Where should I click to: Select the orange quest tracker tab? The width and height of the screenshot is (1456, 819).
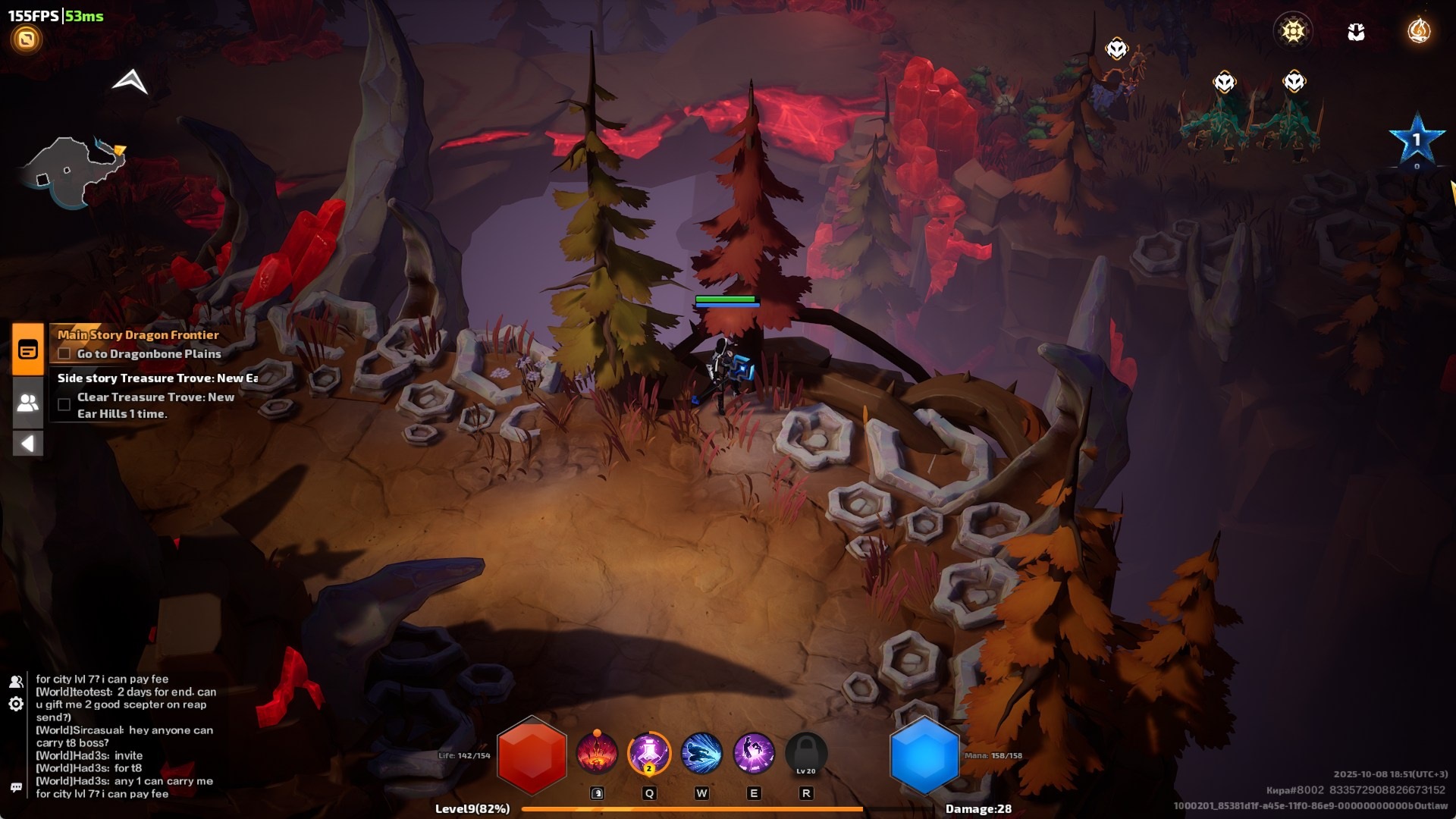pos(28,350)
